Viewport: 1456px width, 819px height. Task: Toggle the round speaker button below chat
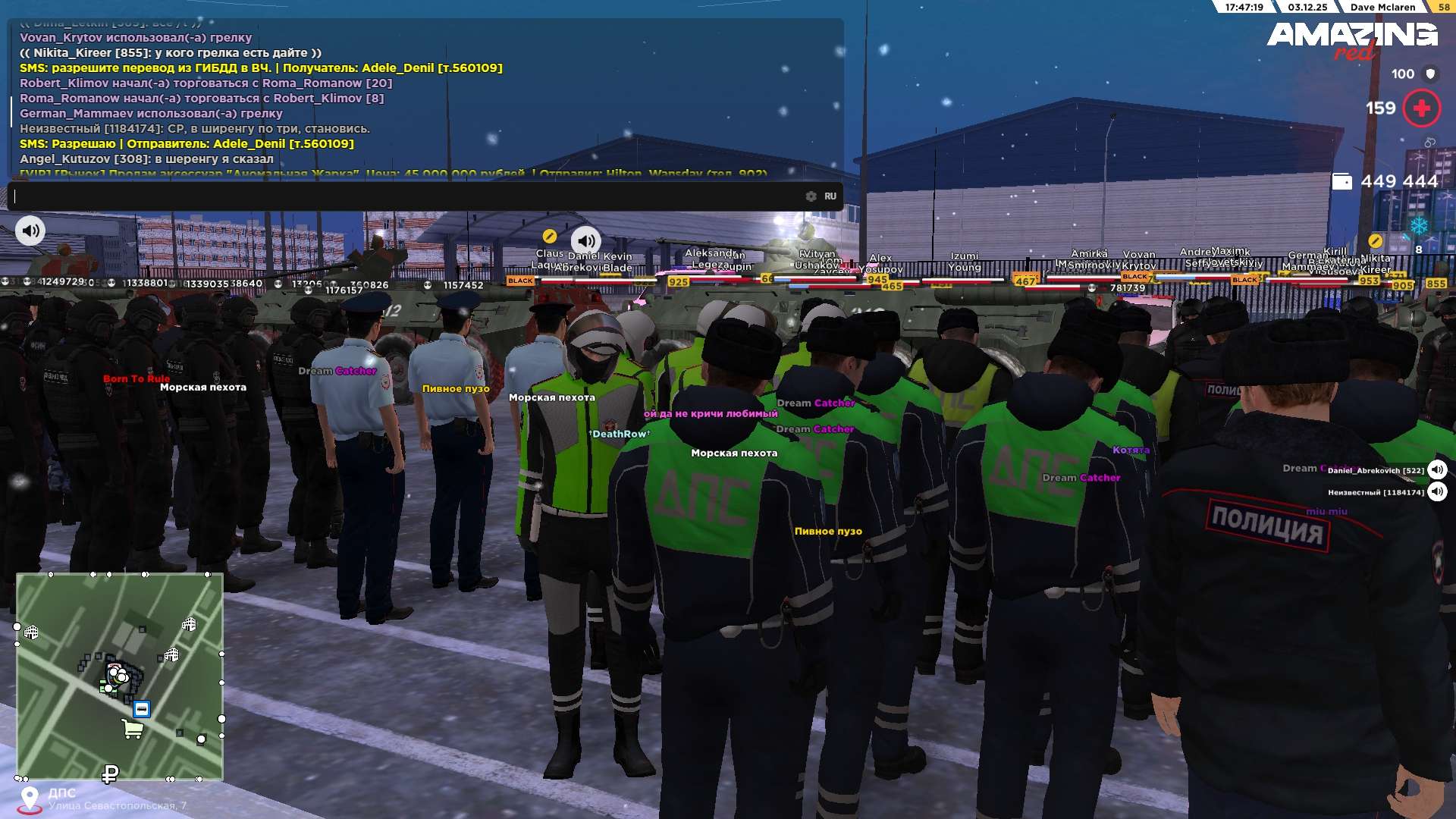pos(30,231)
